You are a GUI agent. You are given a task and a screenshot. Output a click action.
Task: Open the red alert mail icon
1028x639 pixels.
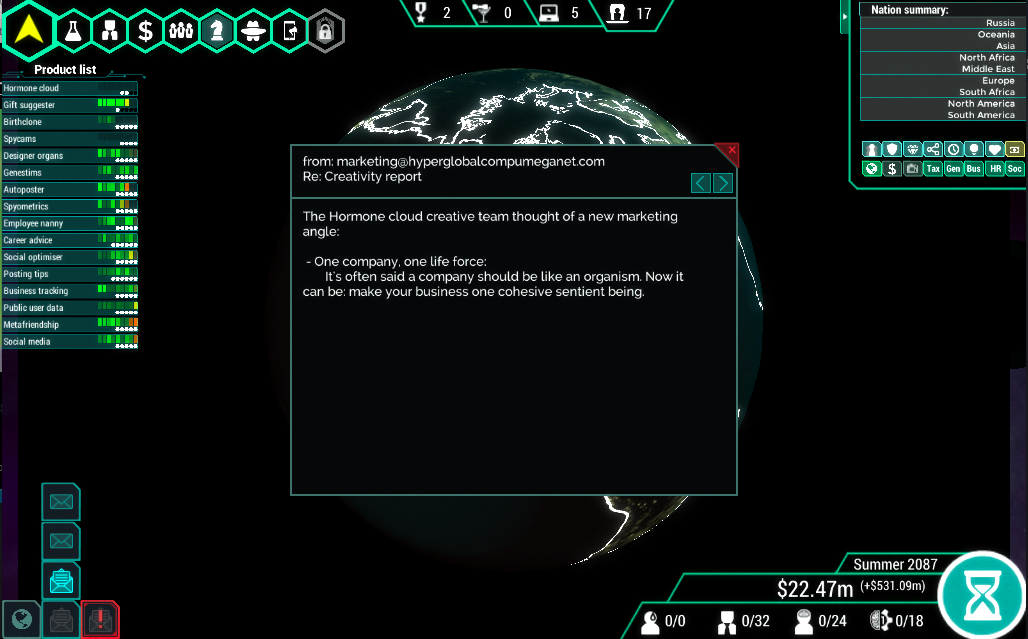100,620
